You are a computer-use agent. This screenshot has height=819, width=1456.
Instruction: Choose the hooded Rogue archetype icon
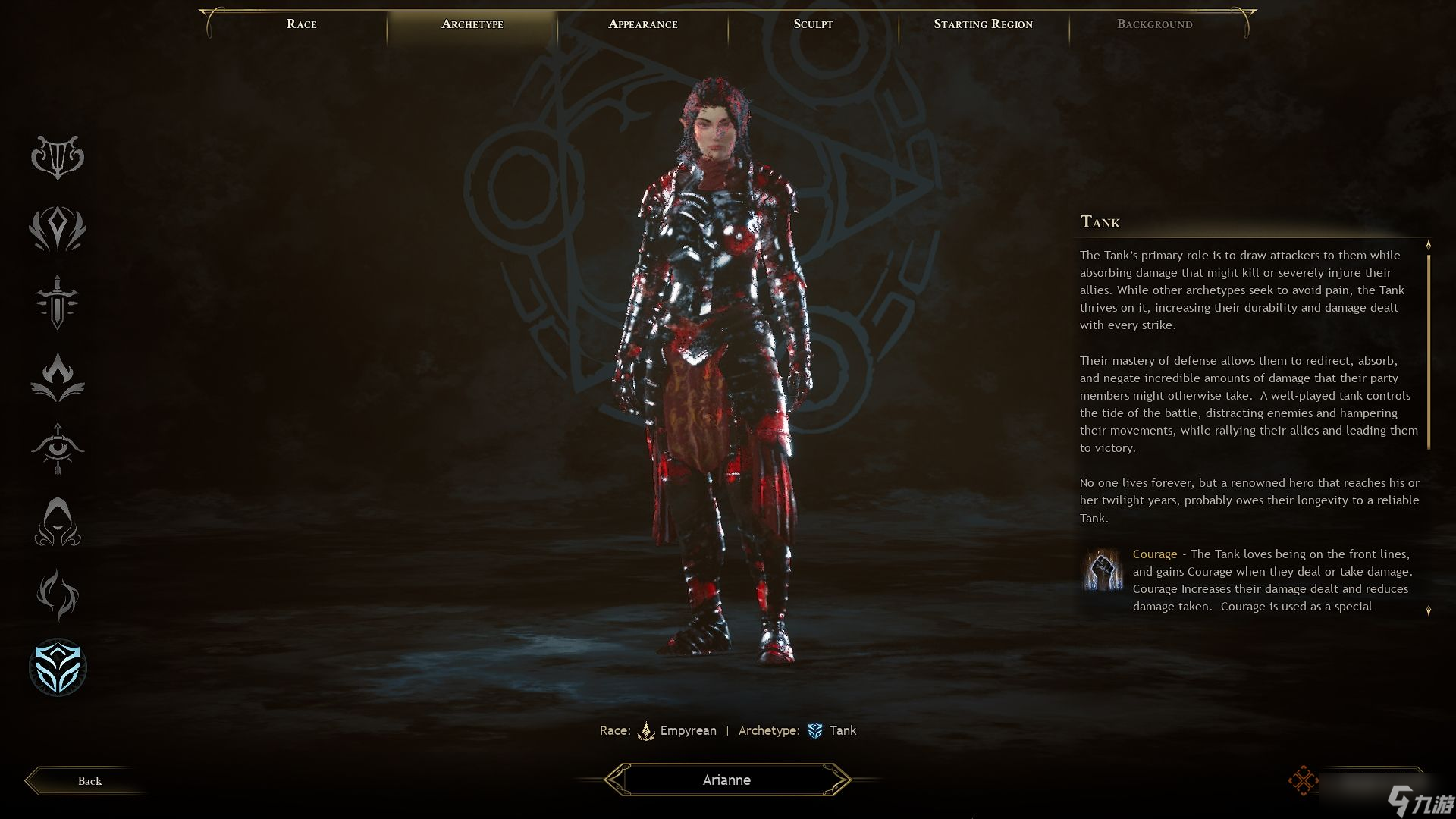point(58,522)
